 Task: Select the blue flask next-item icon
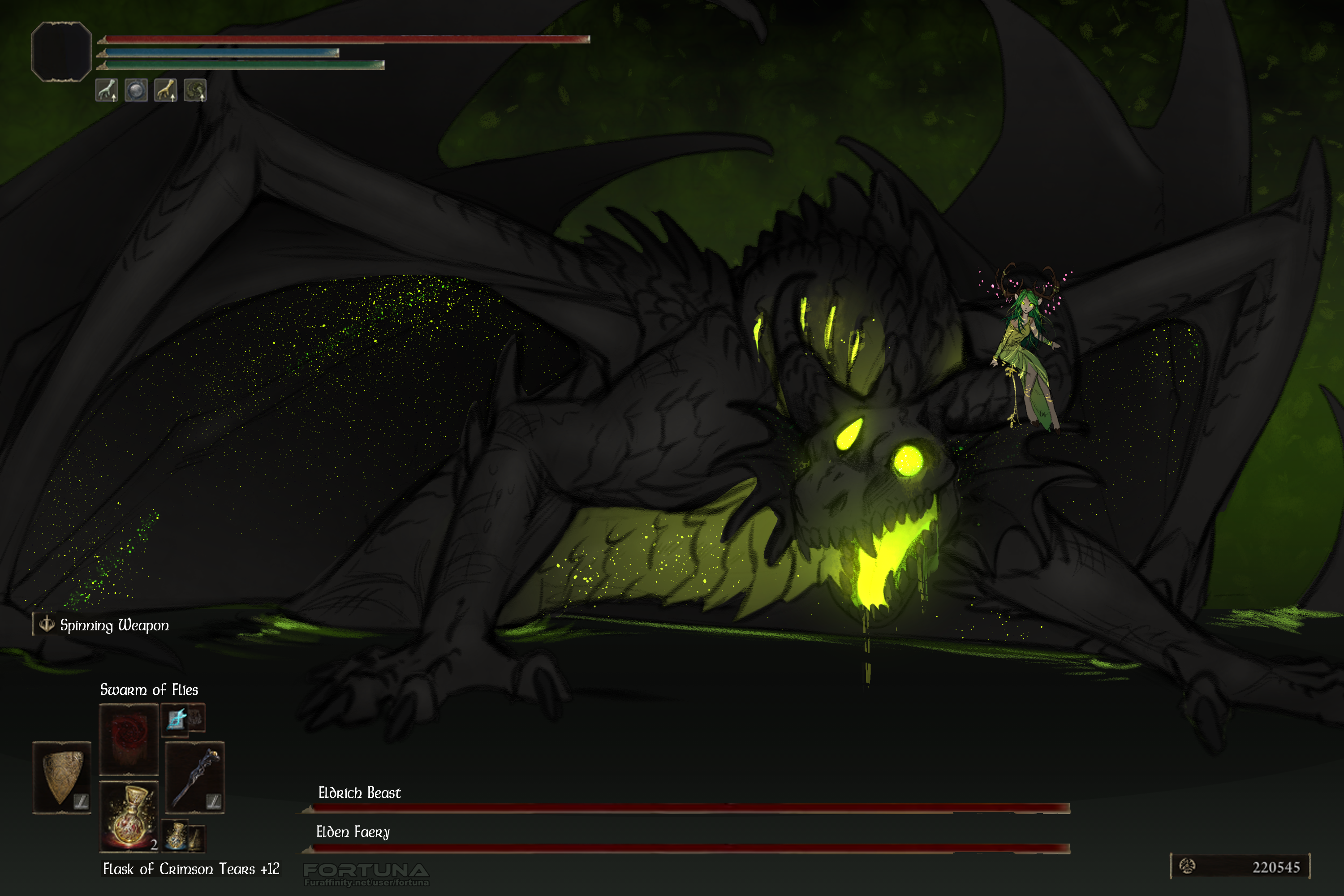click(x=176, y=836)
